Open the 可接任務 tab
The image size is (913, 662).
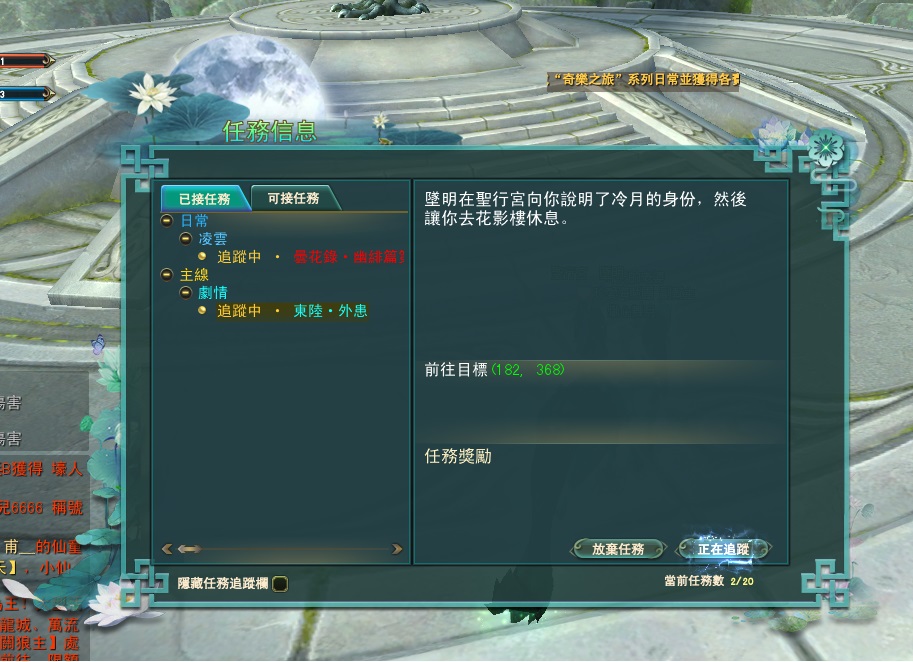pyautogui.click(x=293, y=198)
